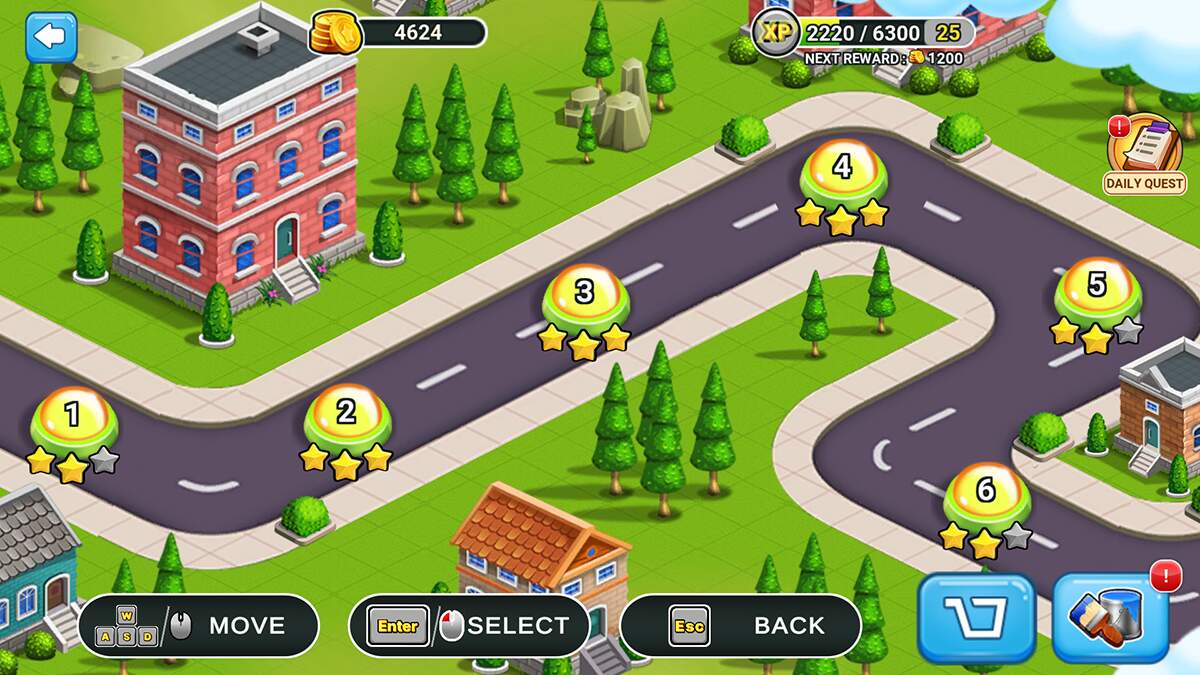The height and width of the screenshot is (675, 1200).
Task: Open level 6 on the road
Action: [986, 493]
